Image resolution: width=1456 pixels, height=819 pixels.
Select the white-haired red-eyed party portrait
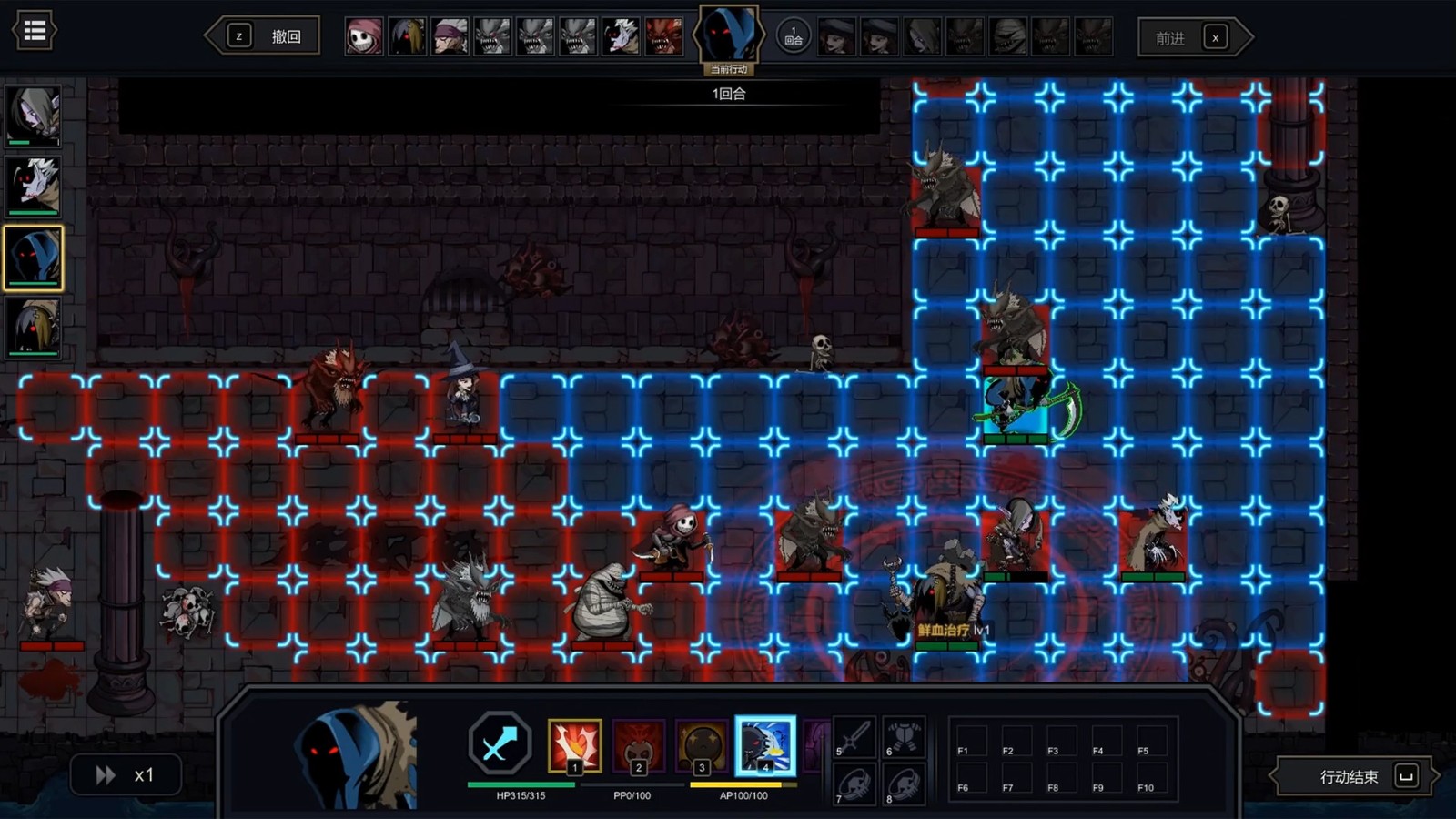(34, 186)
